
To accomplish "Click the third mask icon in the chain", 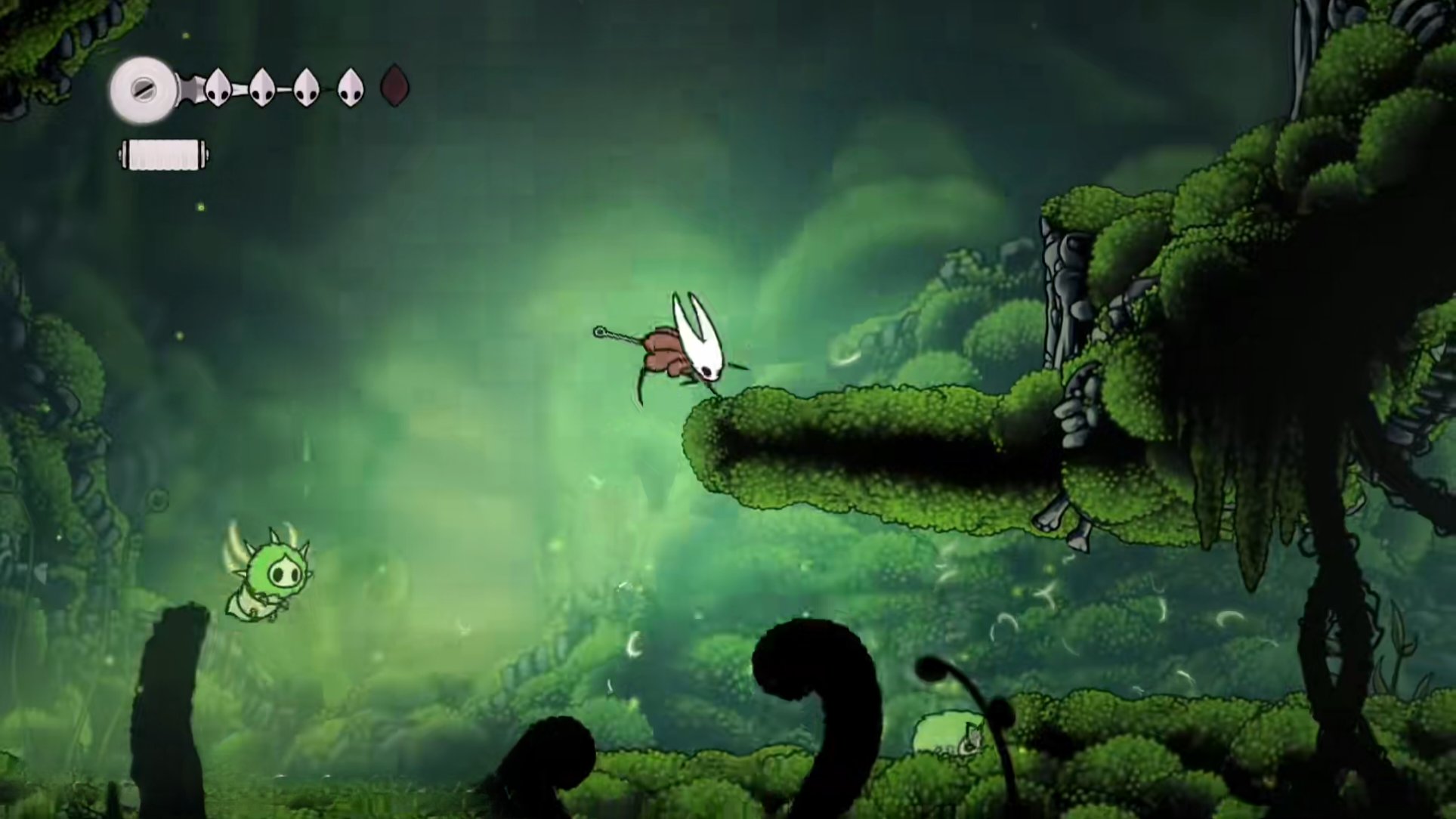I will click(x=307, y=86).
